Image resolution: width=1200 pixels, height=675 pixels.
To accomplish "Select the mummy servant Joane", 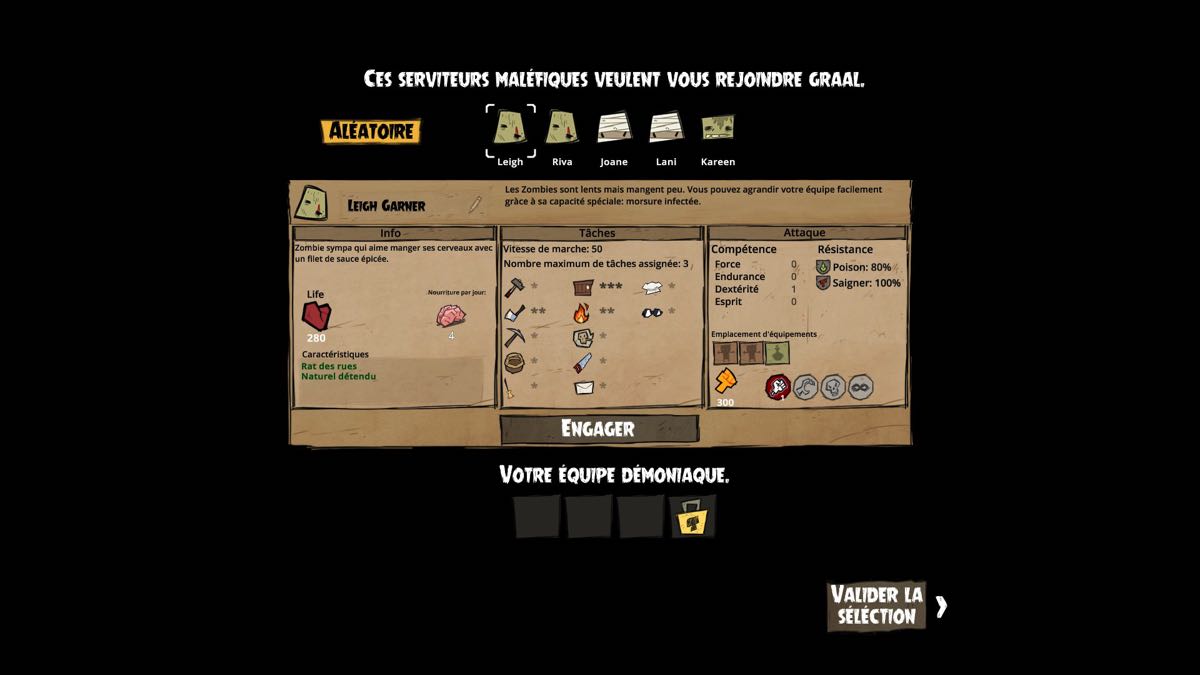I will pyautogui.click(x=614, y=128).
